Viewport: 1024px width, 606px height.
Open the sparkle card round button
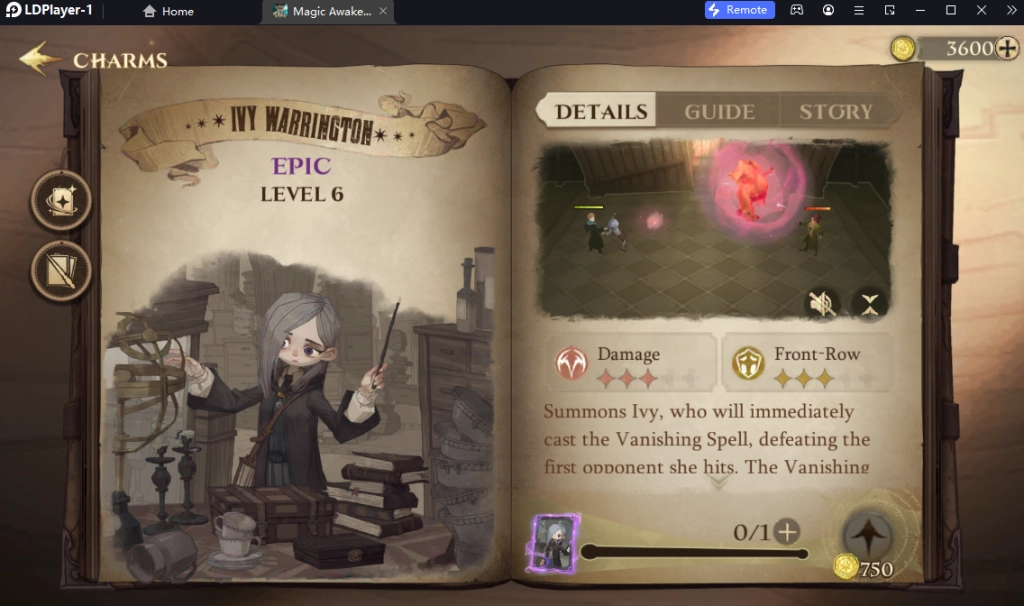[x=62, y=201]
